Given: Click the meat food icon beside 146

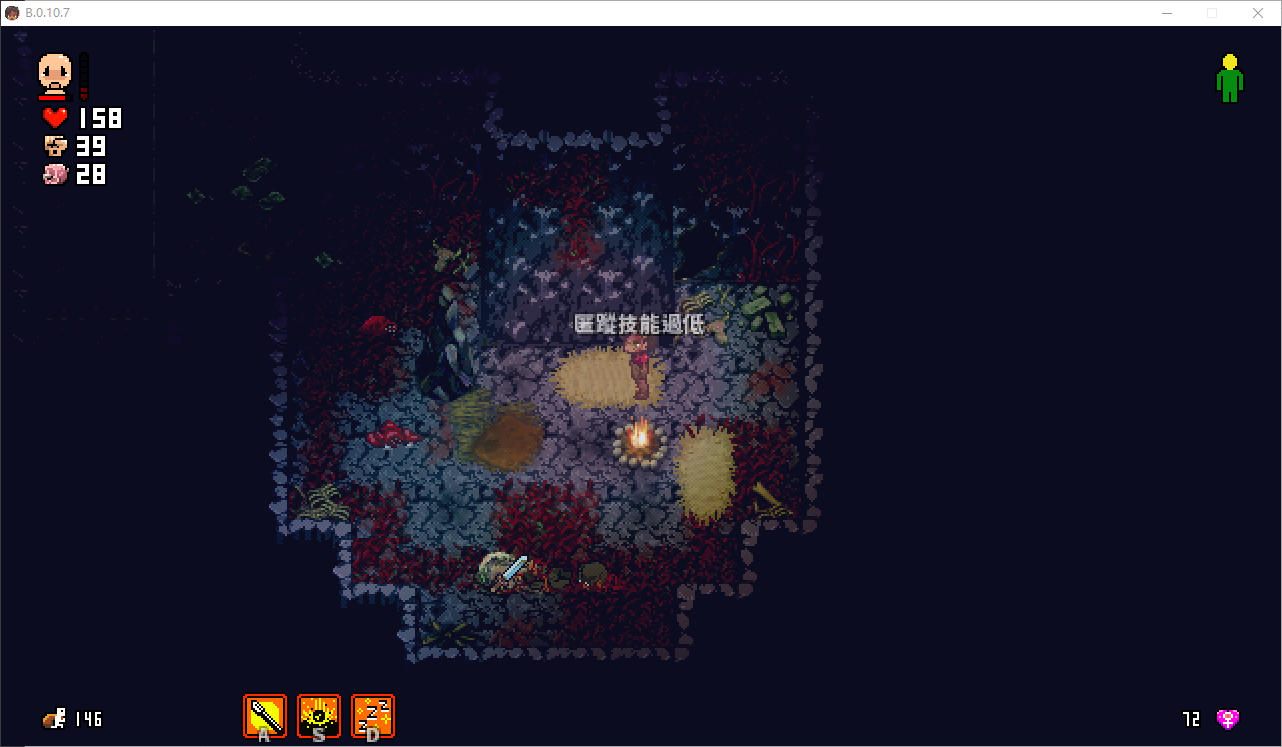Looking at the screenshot, I should (54, 718).
